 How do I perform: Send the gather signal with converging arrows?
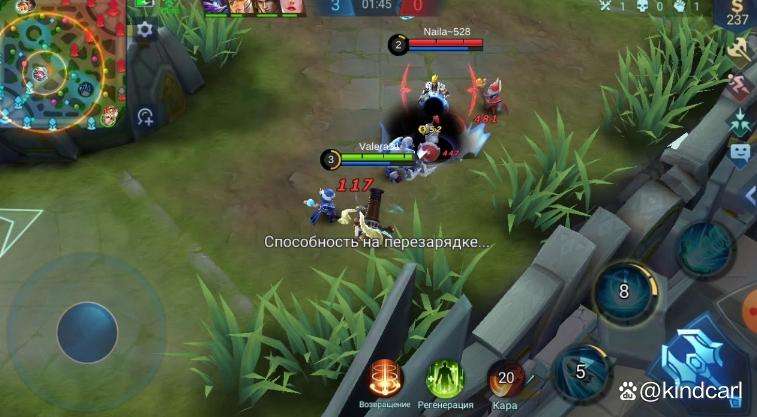[741, 121]
